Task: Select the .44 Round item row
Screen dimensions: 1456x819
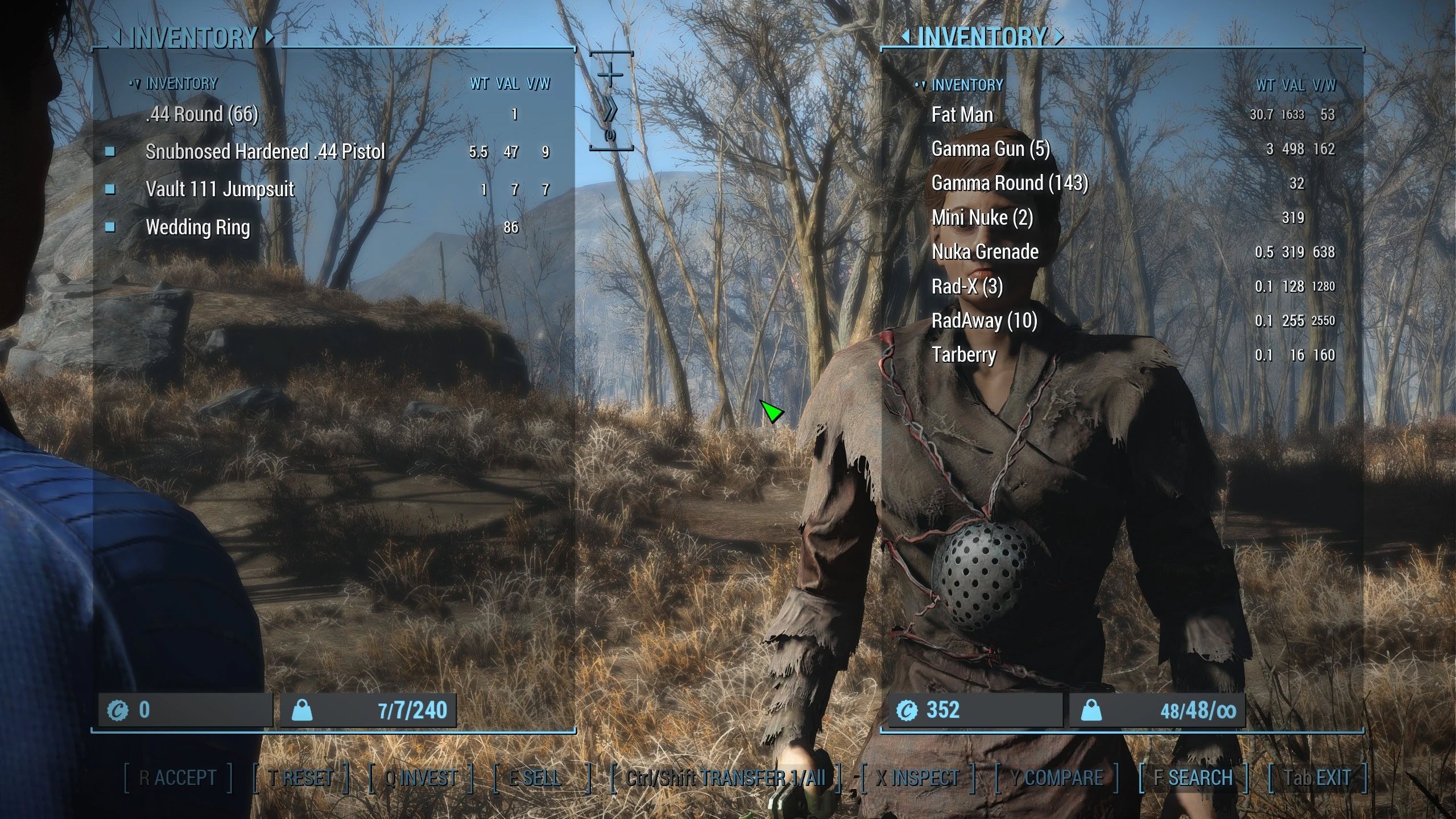Action: point(202,114)
